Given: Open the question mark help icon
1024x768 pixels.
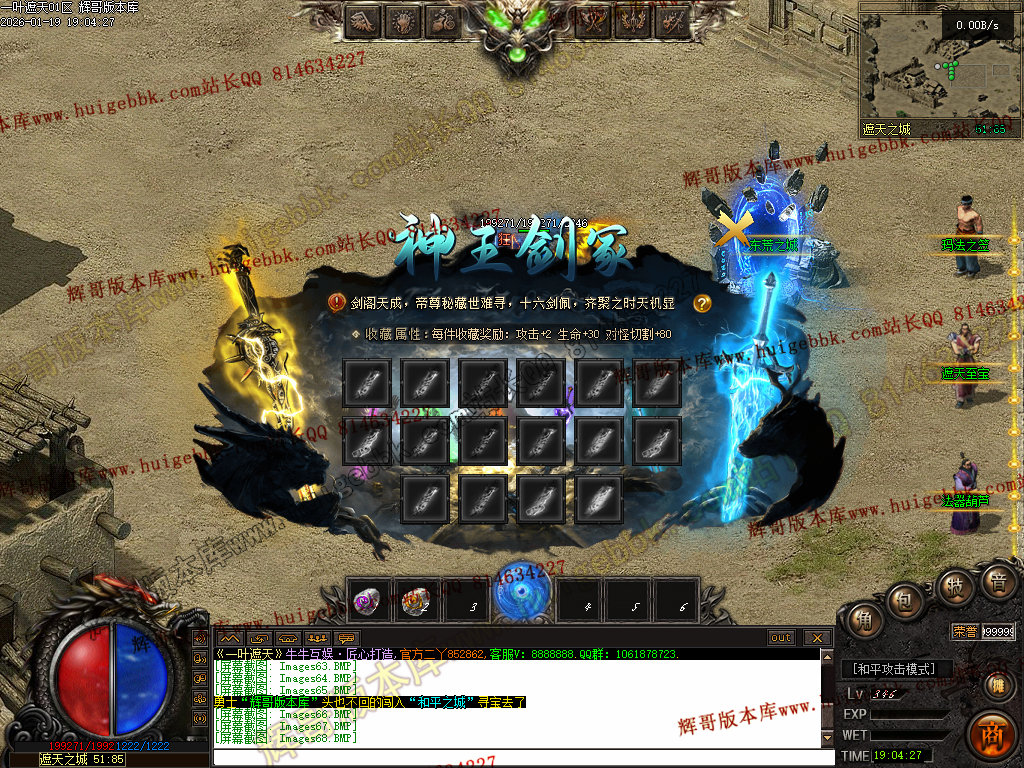Looking at the screenshot, I should click(702, 302).
